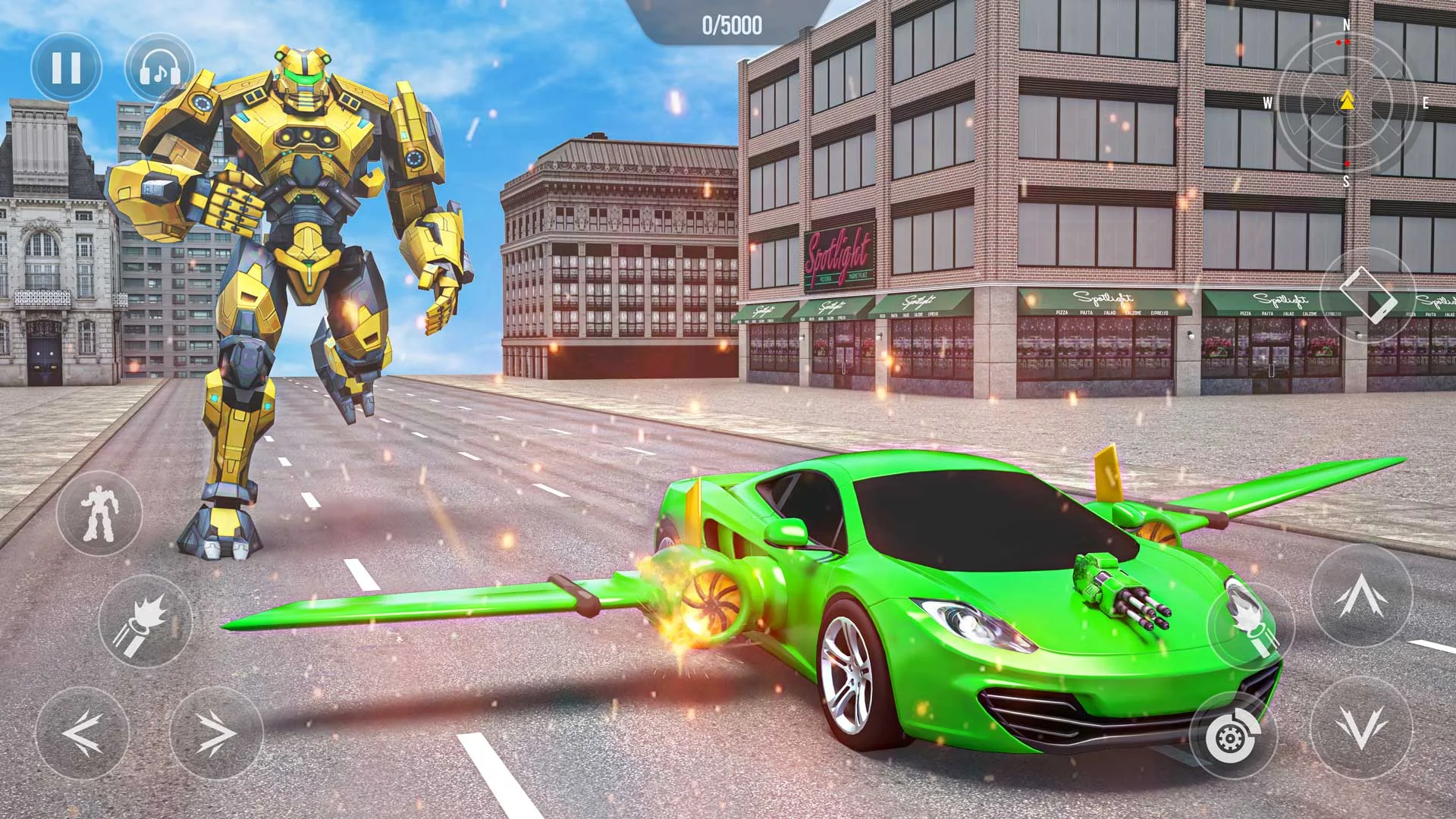Tap the N marker on the compass
This screenshot has width=1456, height=819.
pos(1347,24)
